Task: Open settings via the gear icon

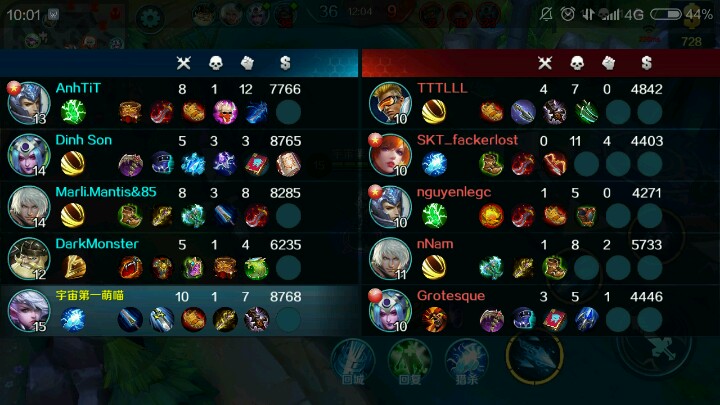Action: [x=151, y=17]
